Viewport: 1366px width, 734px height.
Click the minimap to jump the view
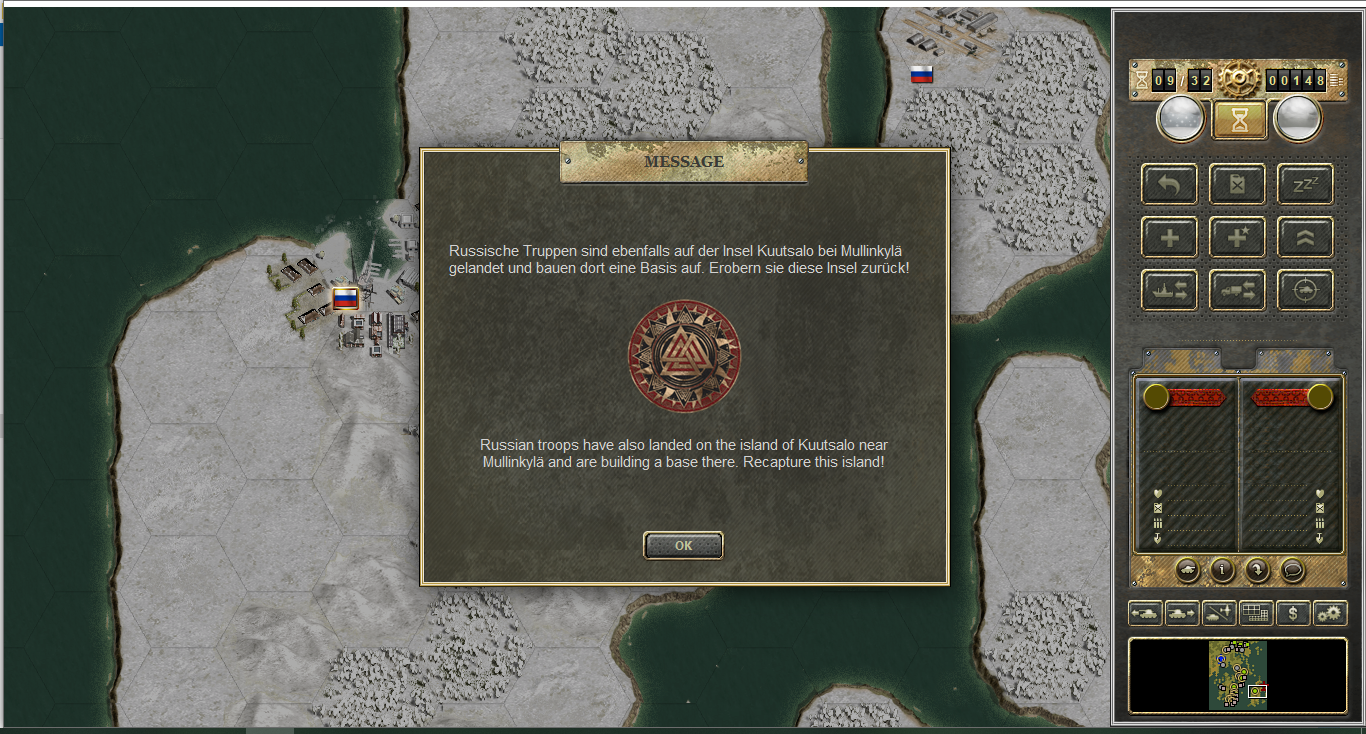(1238, 675)
